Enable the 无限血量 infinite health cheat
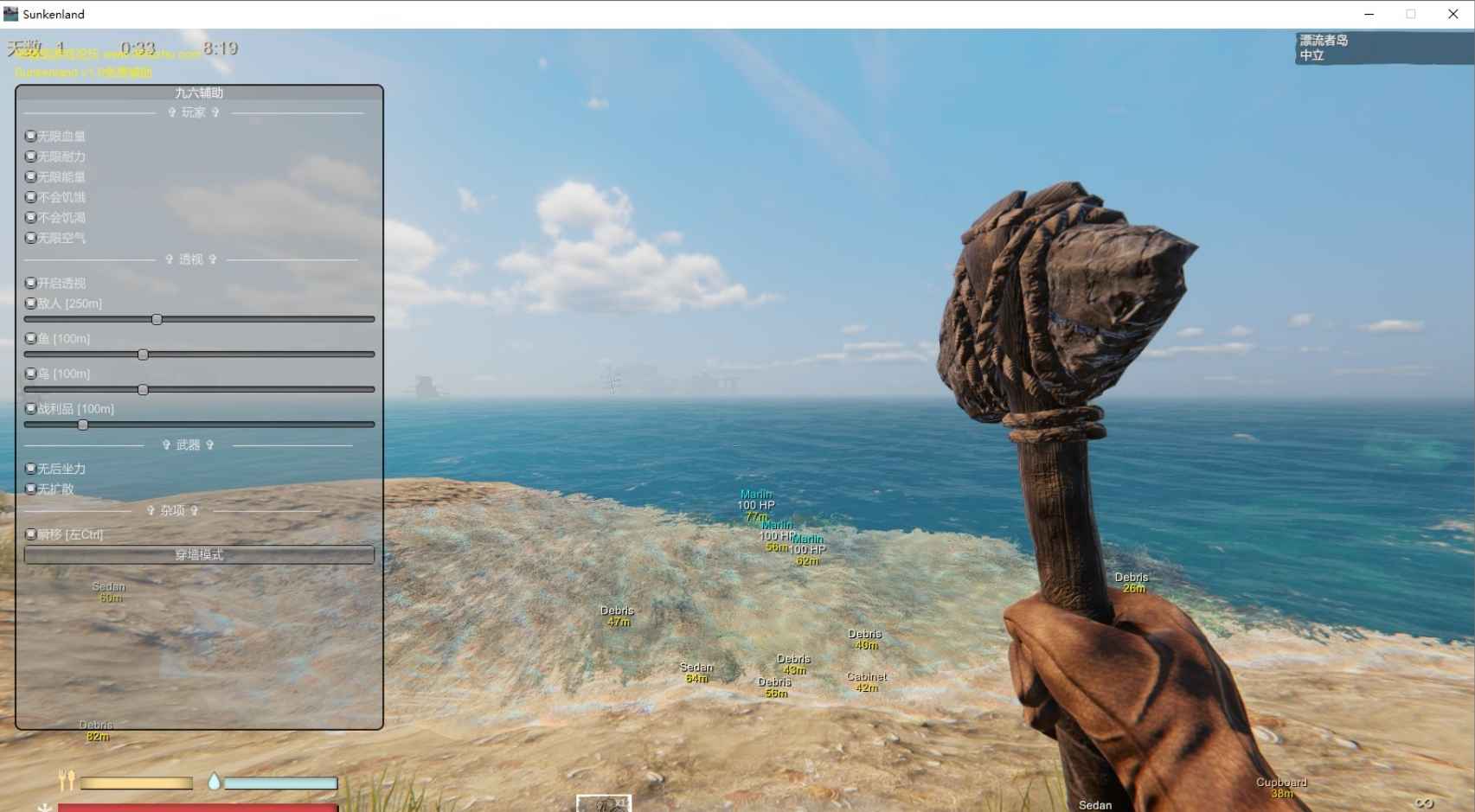Screen dimensions: 1475x812 point(30,136)
